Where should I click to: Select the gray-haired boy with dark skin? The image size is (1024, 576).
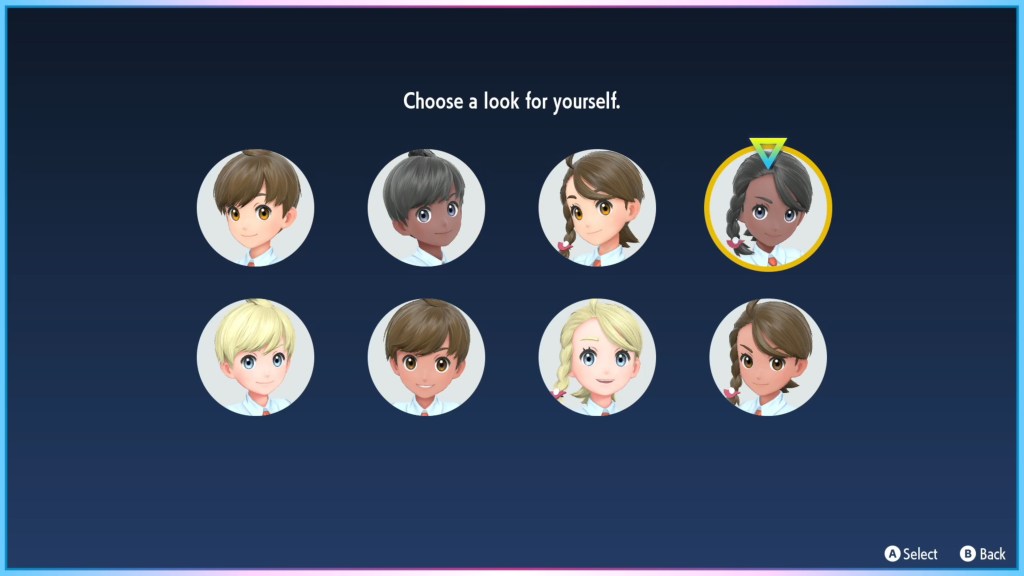click(x=426, y=208)
